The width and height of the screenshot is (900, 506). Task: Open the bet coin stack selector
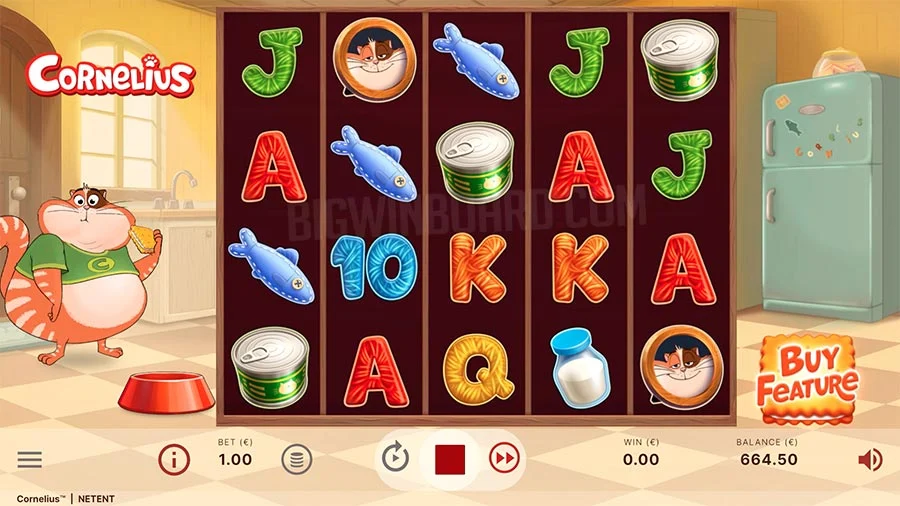pos(297,460)
